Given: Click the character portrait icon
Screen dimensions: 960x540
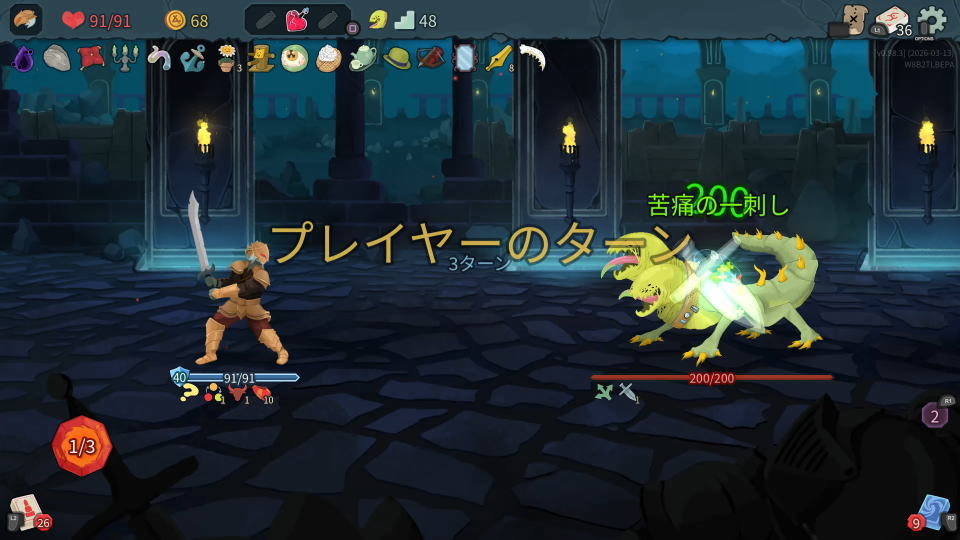Looking at the screenshot, I should coord(26,20).
